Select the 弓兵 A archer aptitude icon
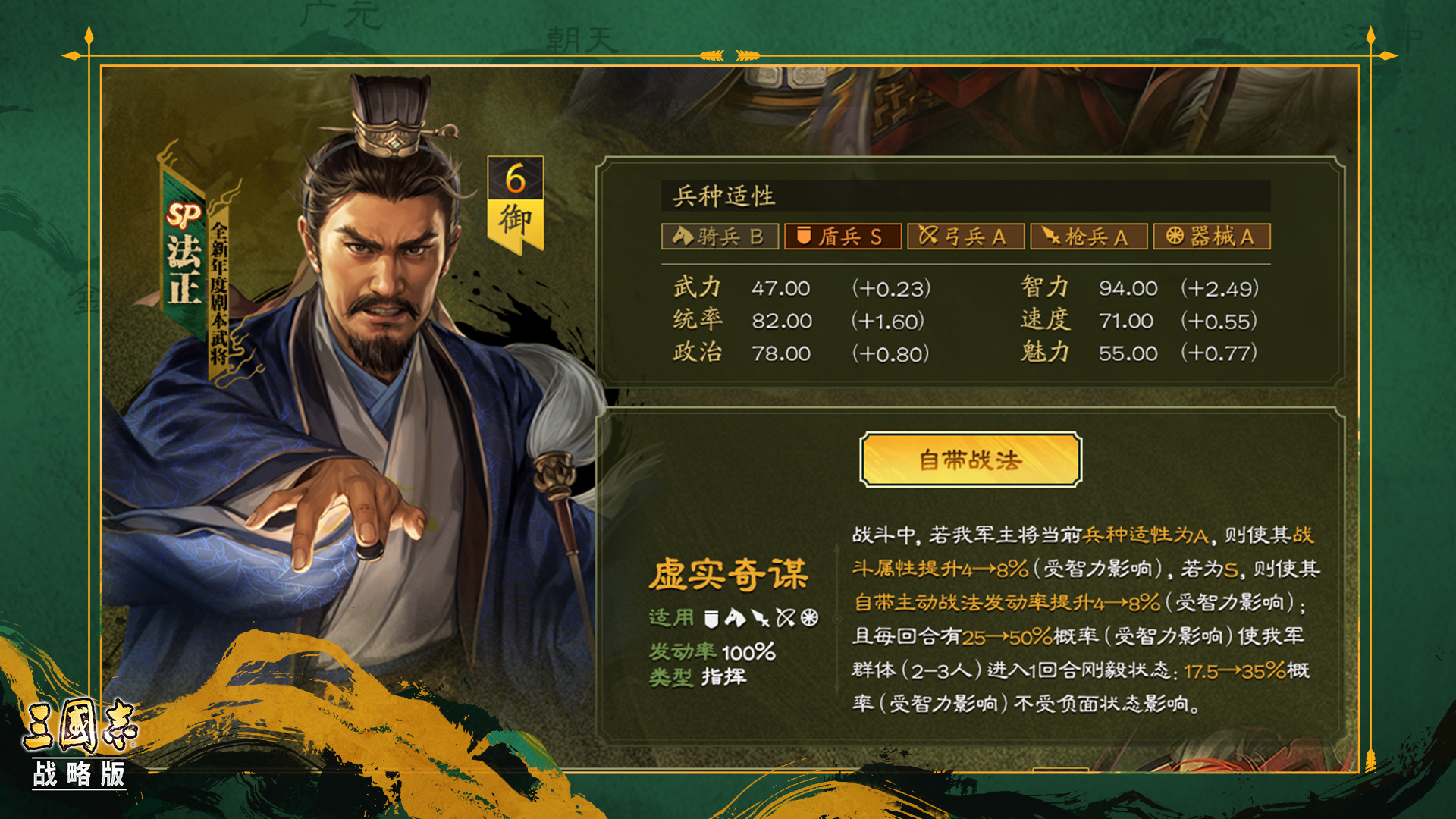This screenshot has height=819, width=1456. coord(966,236)
